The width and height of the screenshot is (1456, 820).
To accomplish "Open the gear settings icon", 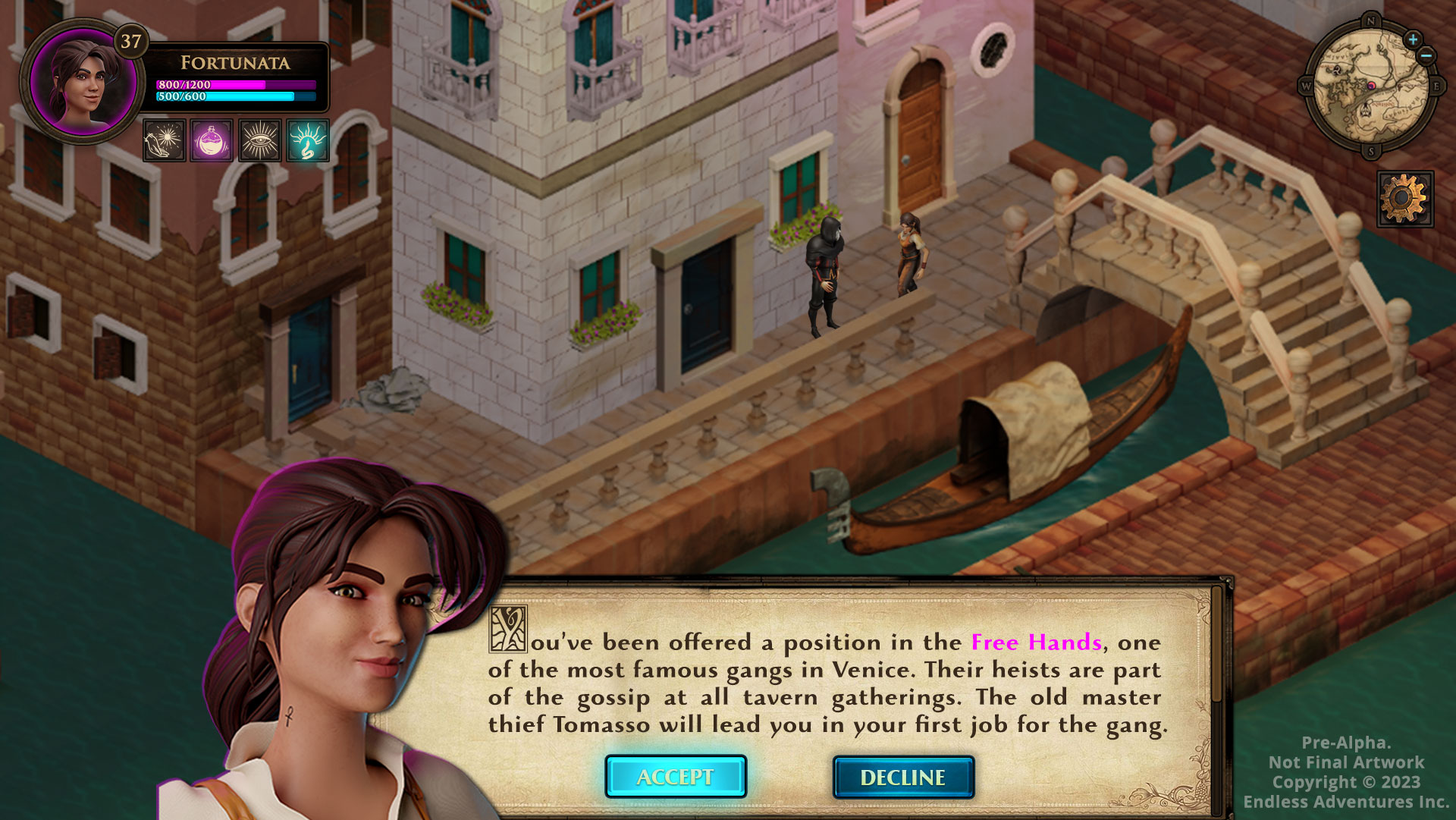I will pos(1404,199).
